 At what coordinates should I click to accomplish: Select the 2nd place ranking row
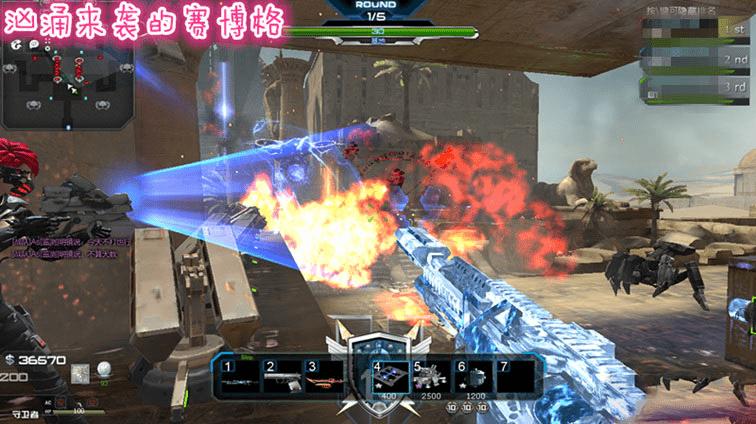695,60
